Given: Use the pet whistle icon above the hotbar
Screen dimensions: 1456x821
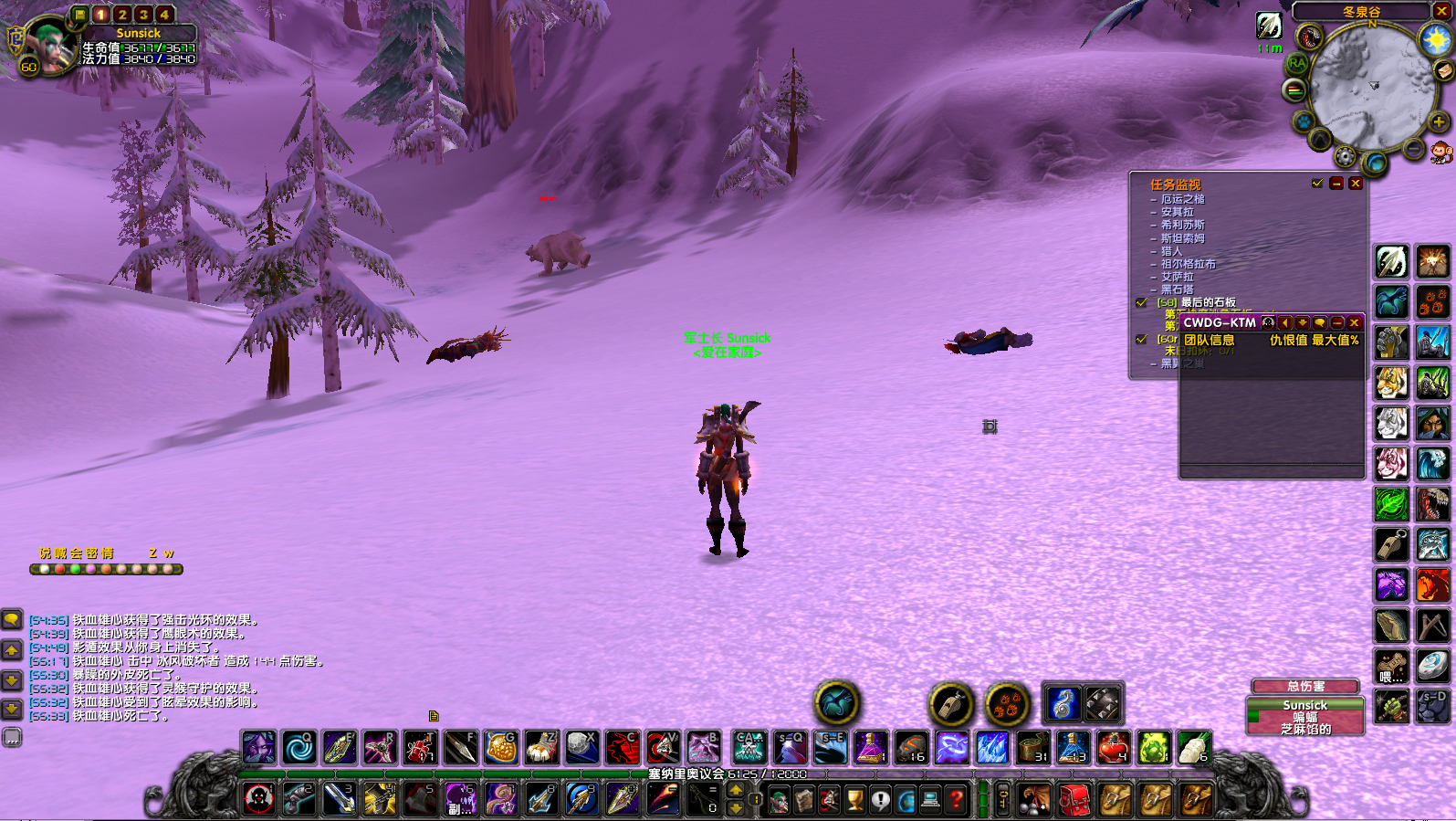Looking at the screenshot, I should [950, 704].
